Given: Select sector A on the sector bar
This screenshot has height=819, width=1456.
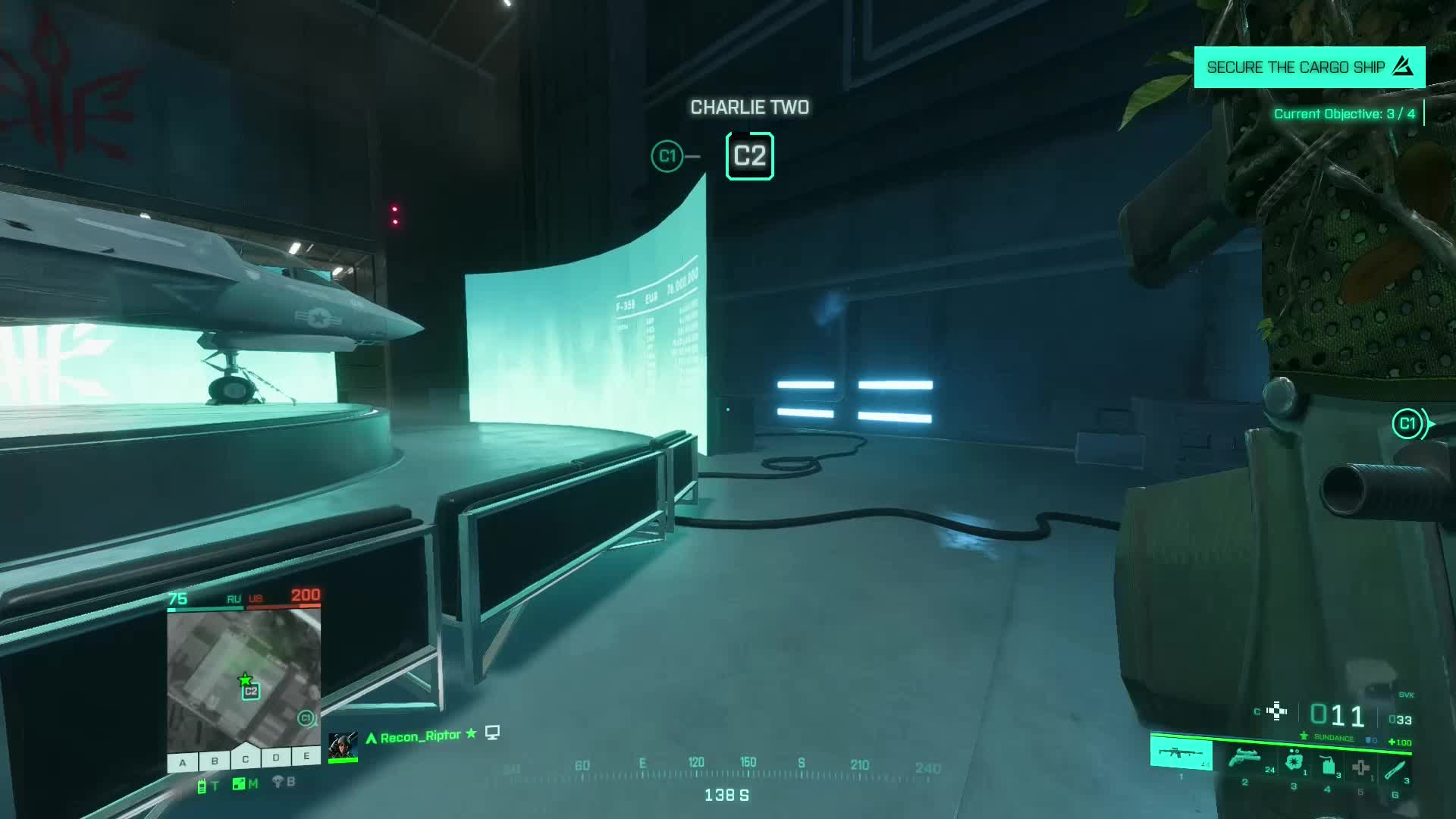Looking at the screenshot, I should [183, 762].
